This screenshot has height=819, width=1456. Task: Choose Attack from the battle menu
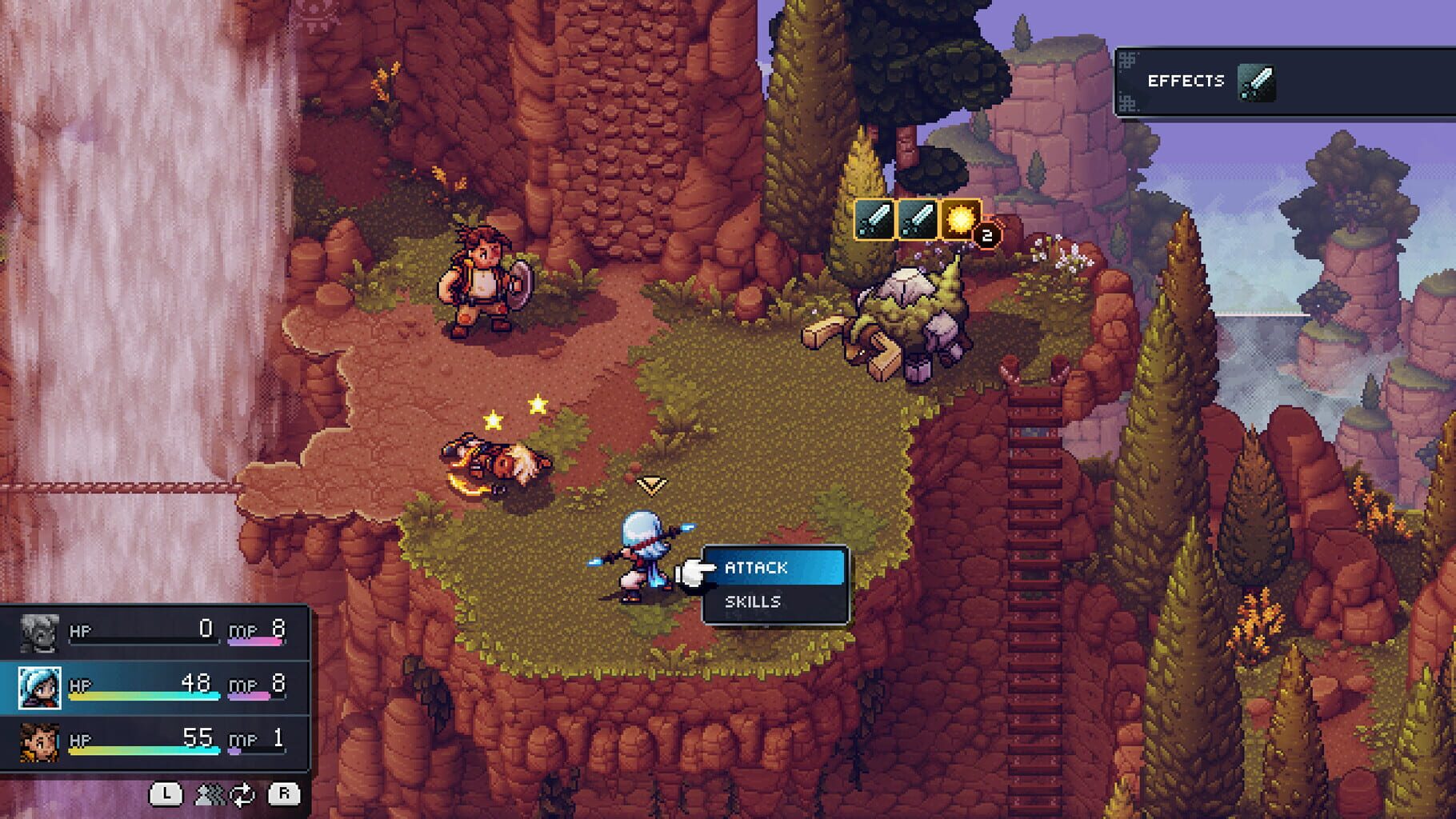coord(755,568)
